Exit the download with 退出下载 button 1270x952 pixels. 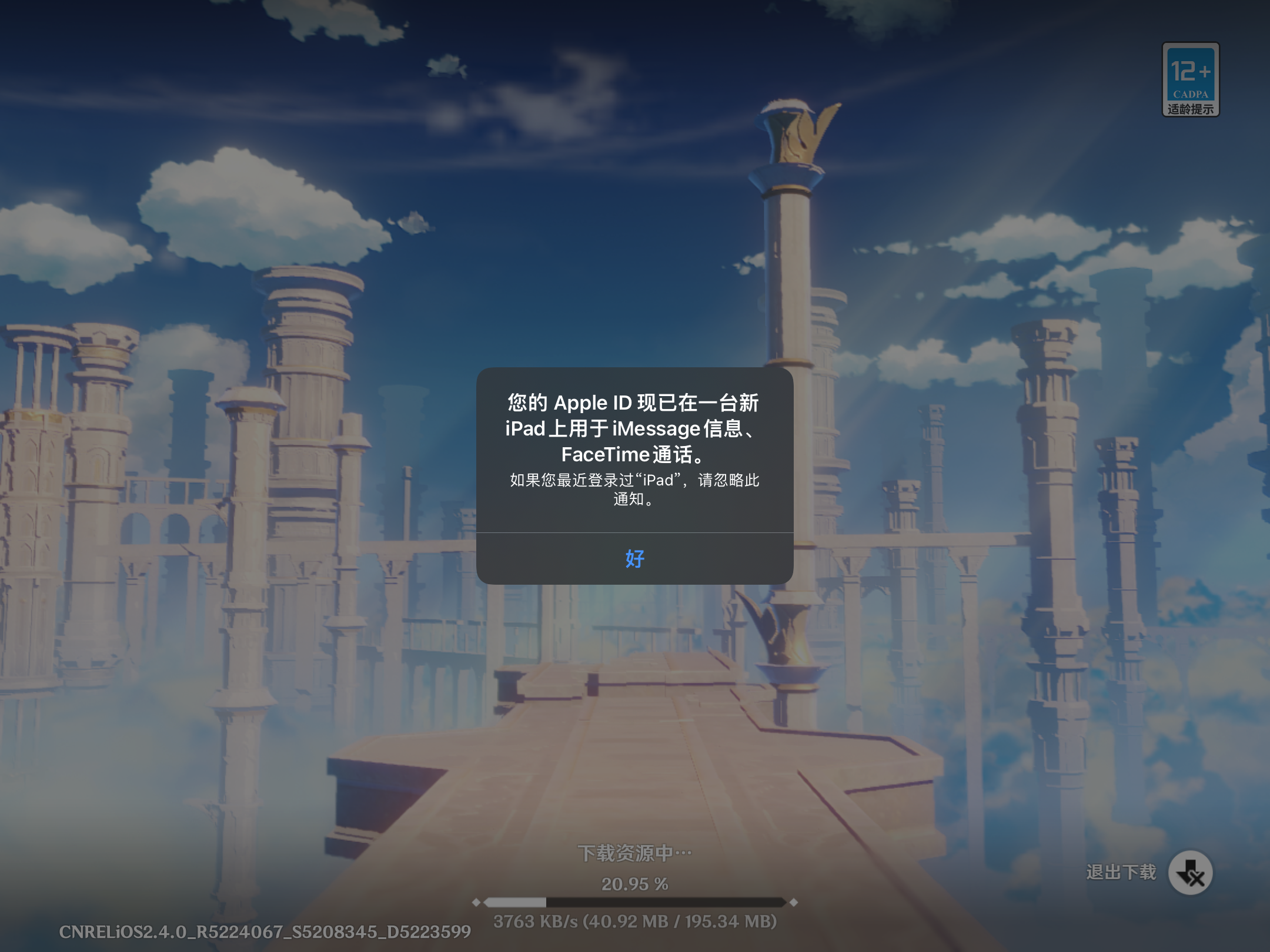point(1189,873)
